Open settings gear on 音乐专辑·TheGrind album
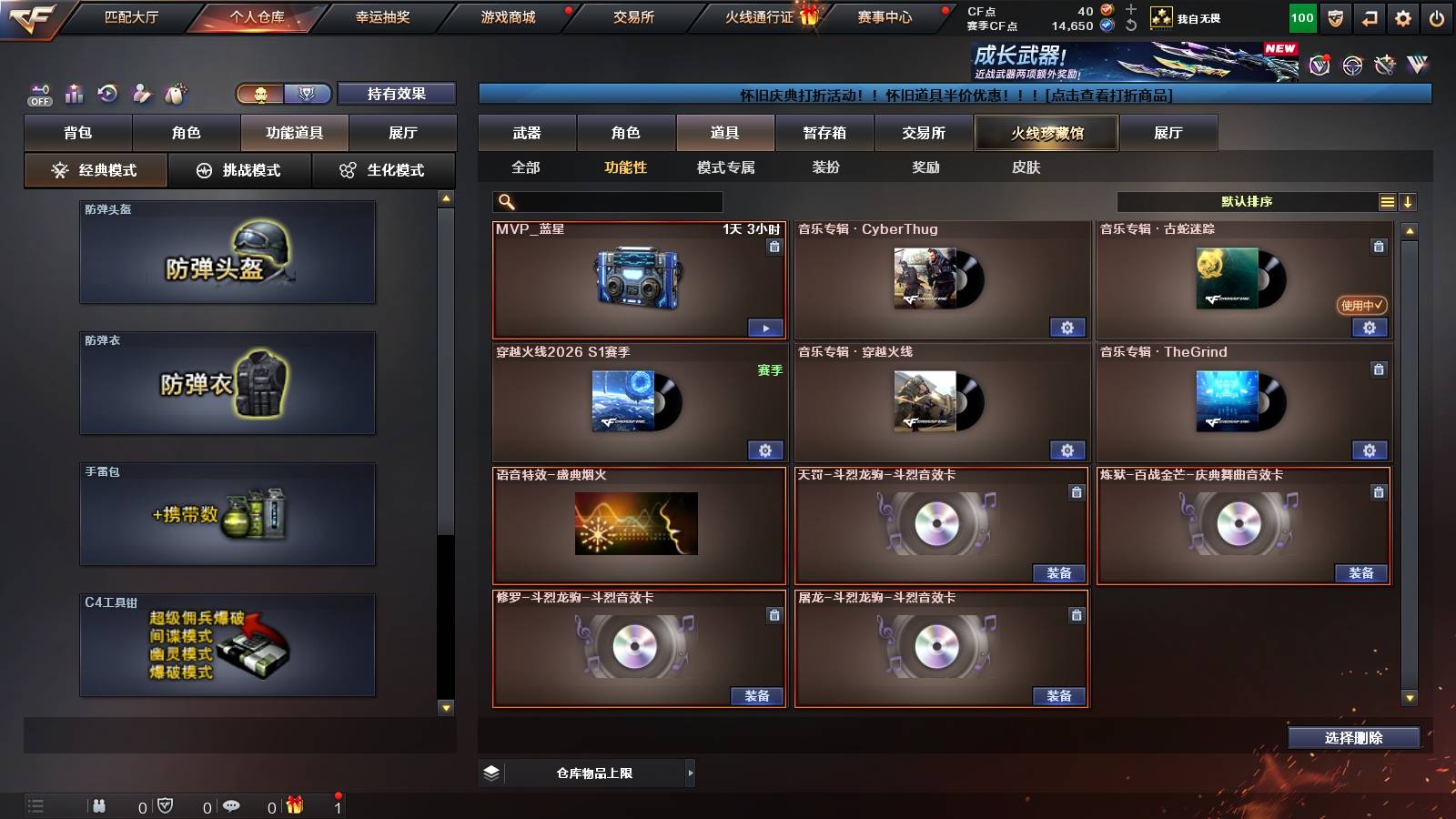1456x819 pixels. [x=1370, y=450]
